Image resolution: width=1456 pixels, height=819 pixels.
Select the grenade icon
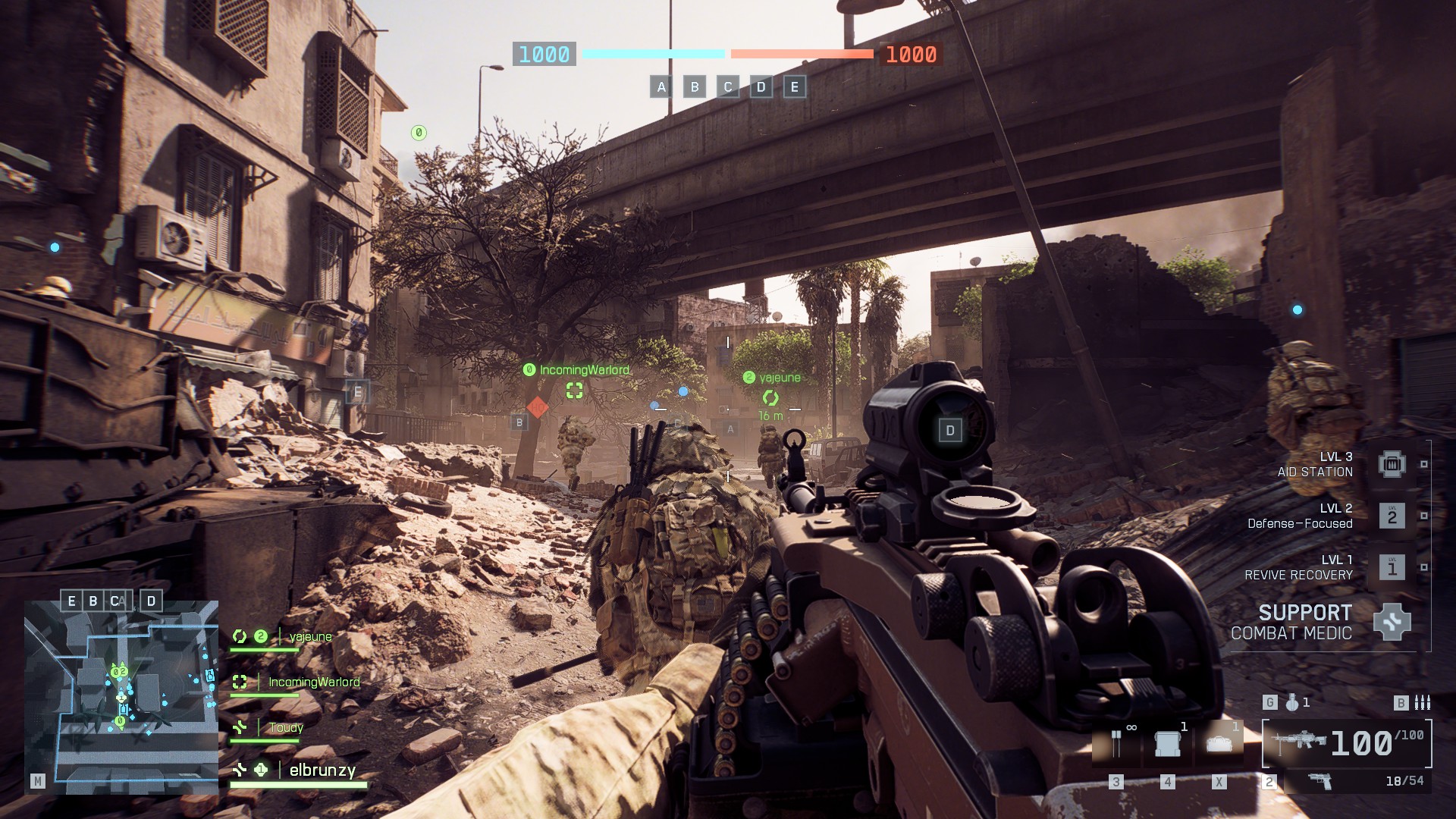point(1292,703)
